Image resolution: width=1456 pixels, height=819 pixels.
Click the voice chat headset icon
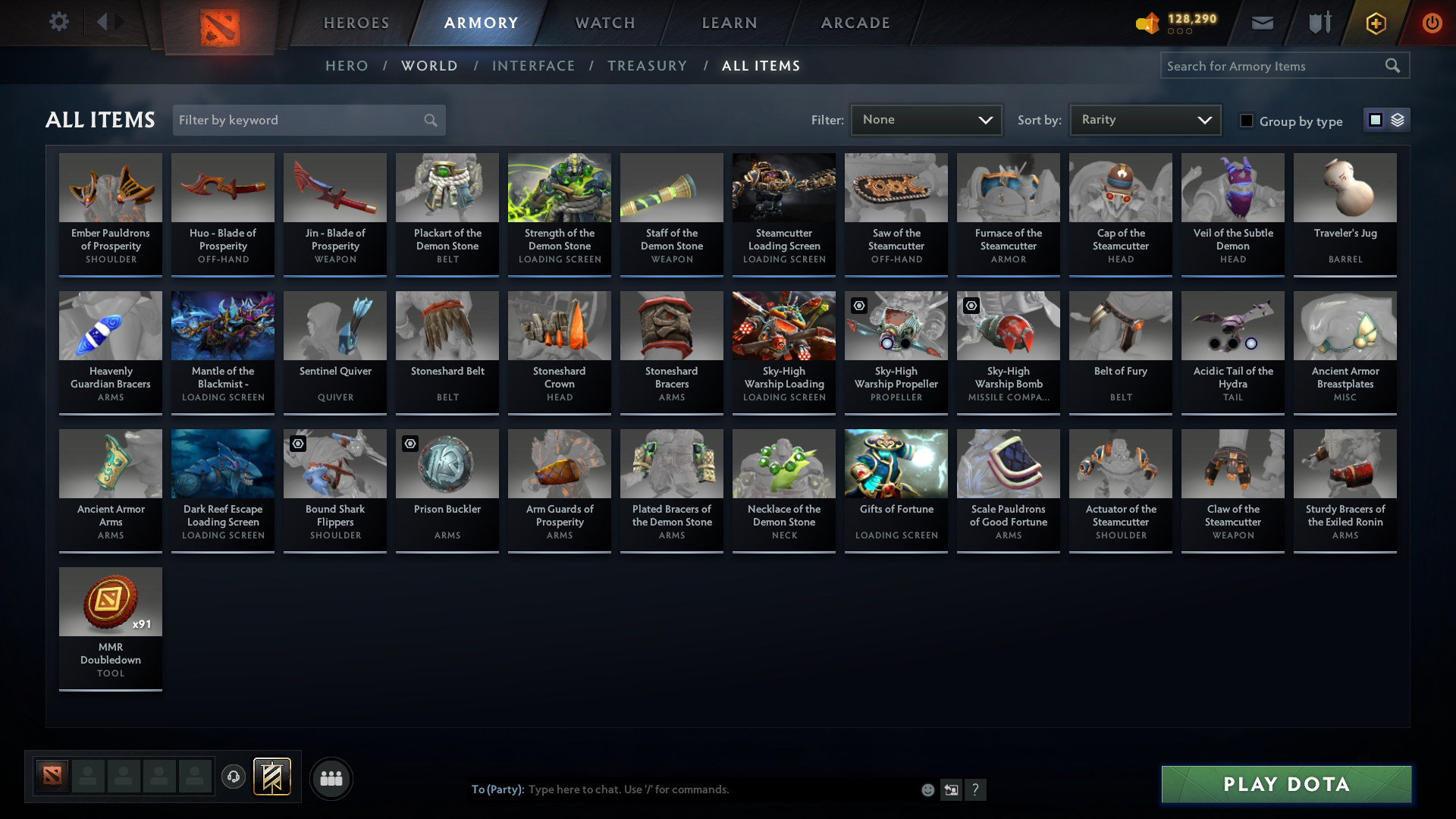point(233,777)
